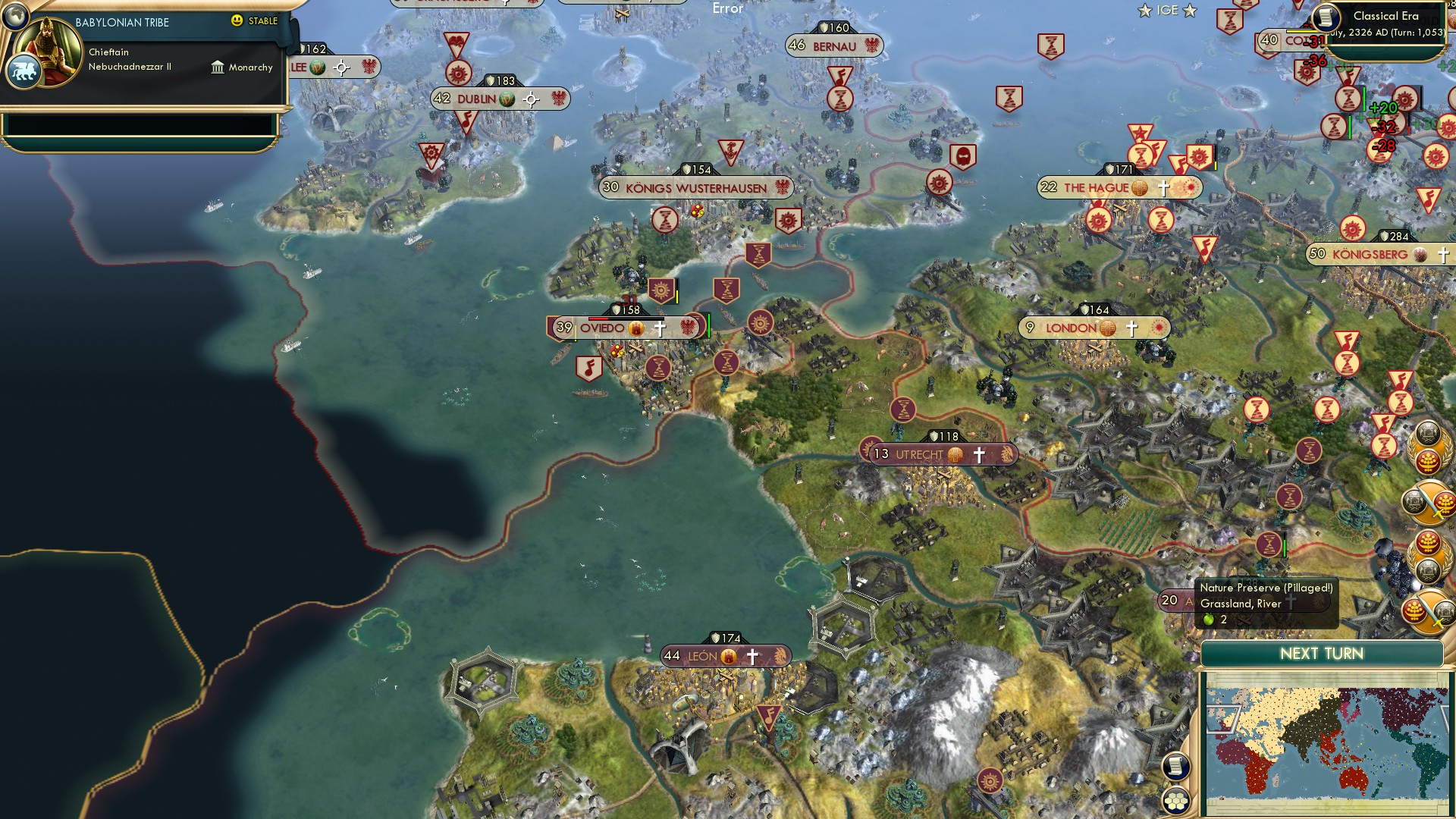
Task: Click the Classical Era scroll icon
Action: pyautogui.click(x=1326, y=17)
